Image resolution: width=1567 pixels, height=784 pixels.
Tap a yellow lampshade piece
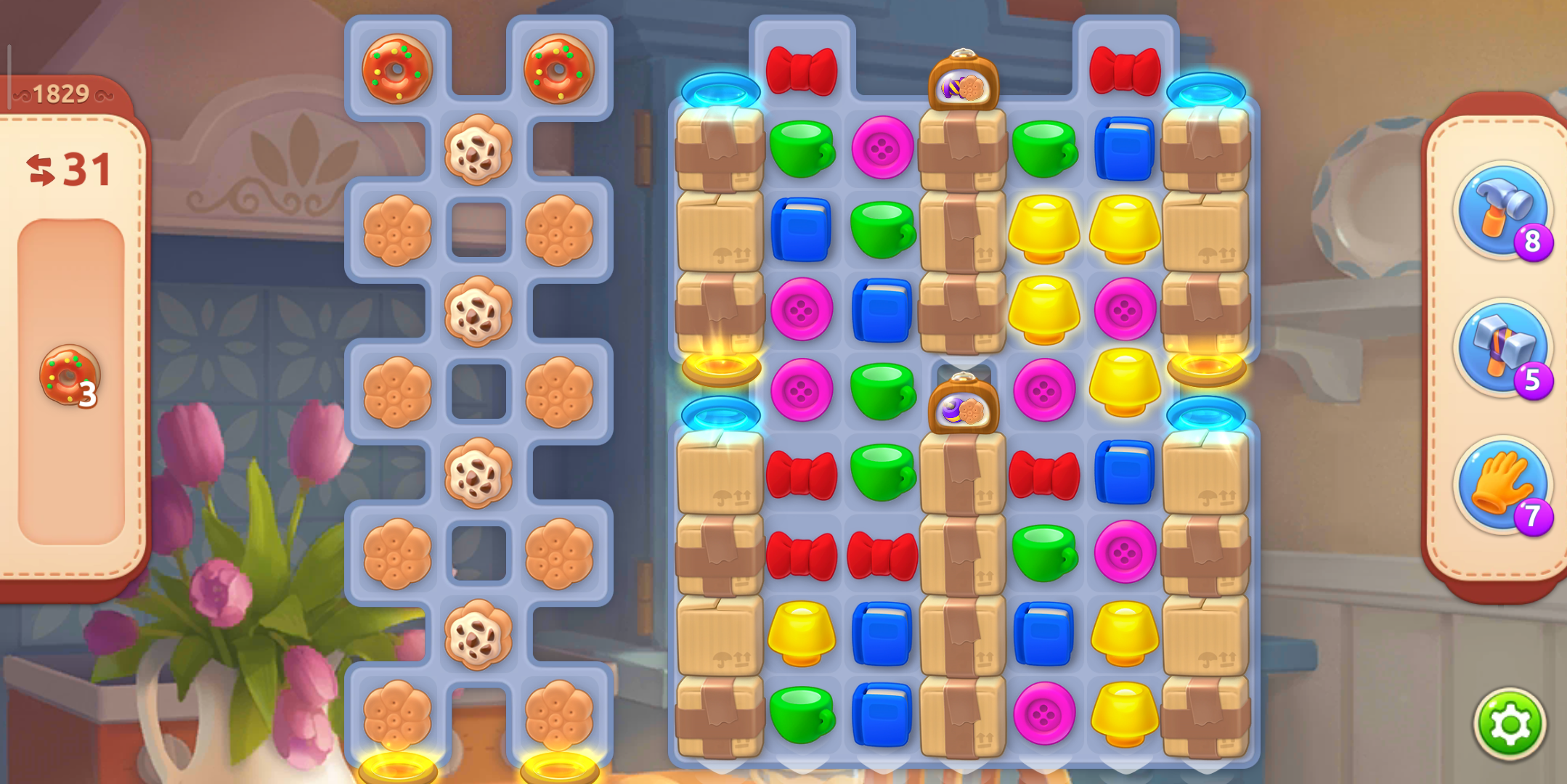click(1042, 229)
